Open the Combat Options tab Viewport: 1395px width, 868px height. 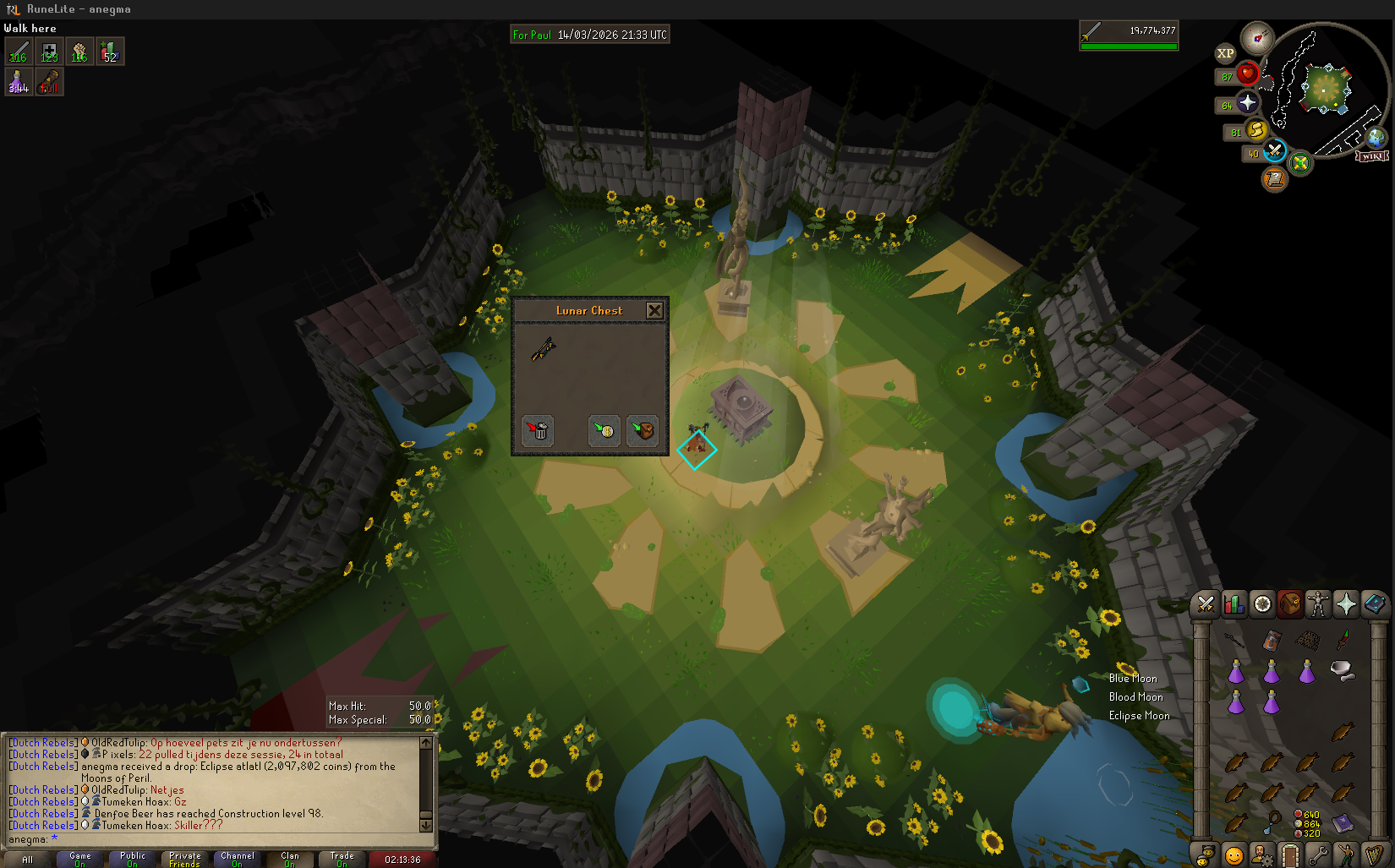(1206, 604)
